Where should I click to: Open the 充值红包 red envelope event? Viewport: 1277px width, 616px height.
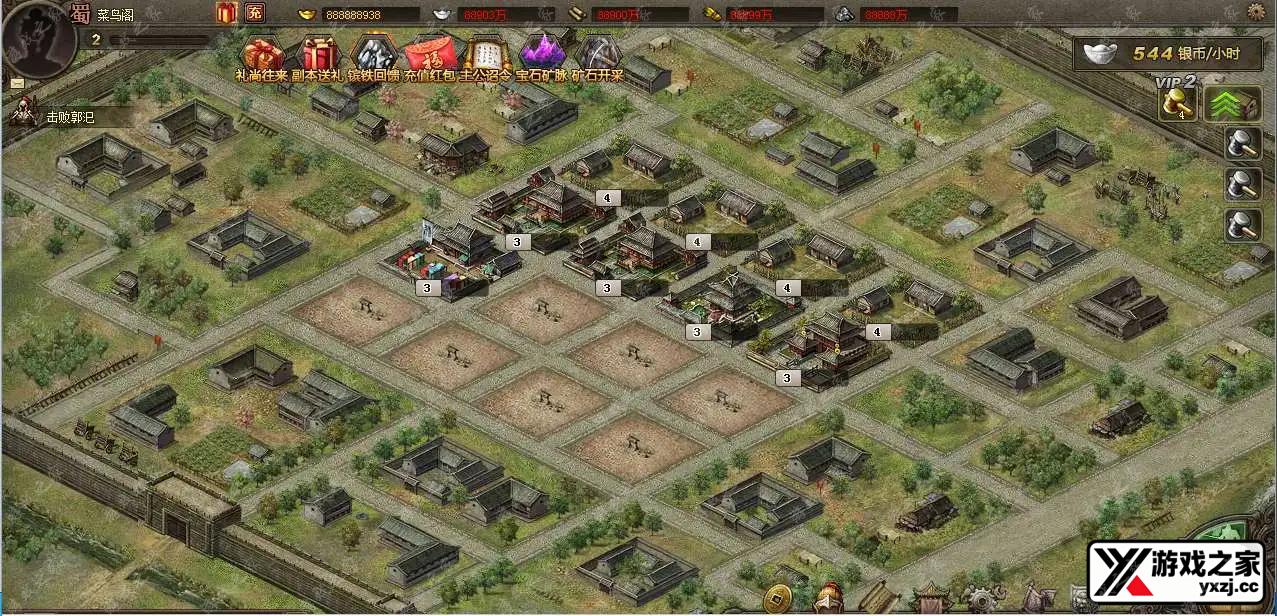(x=431, y=53)
